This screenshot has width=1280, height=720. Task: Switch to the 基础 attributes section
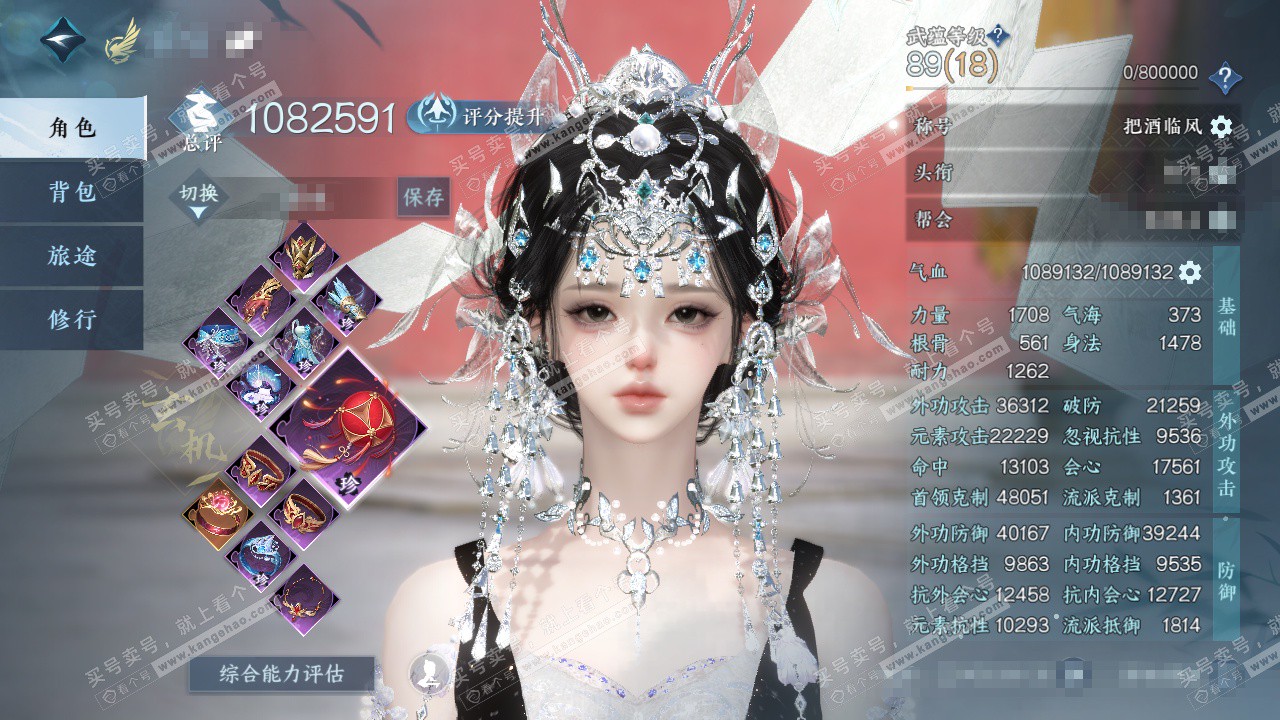pyautogui.click(x=1227, y=318)
